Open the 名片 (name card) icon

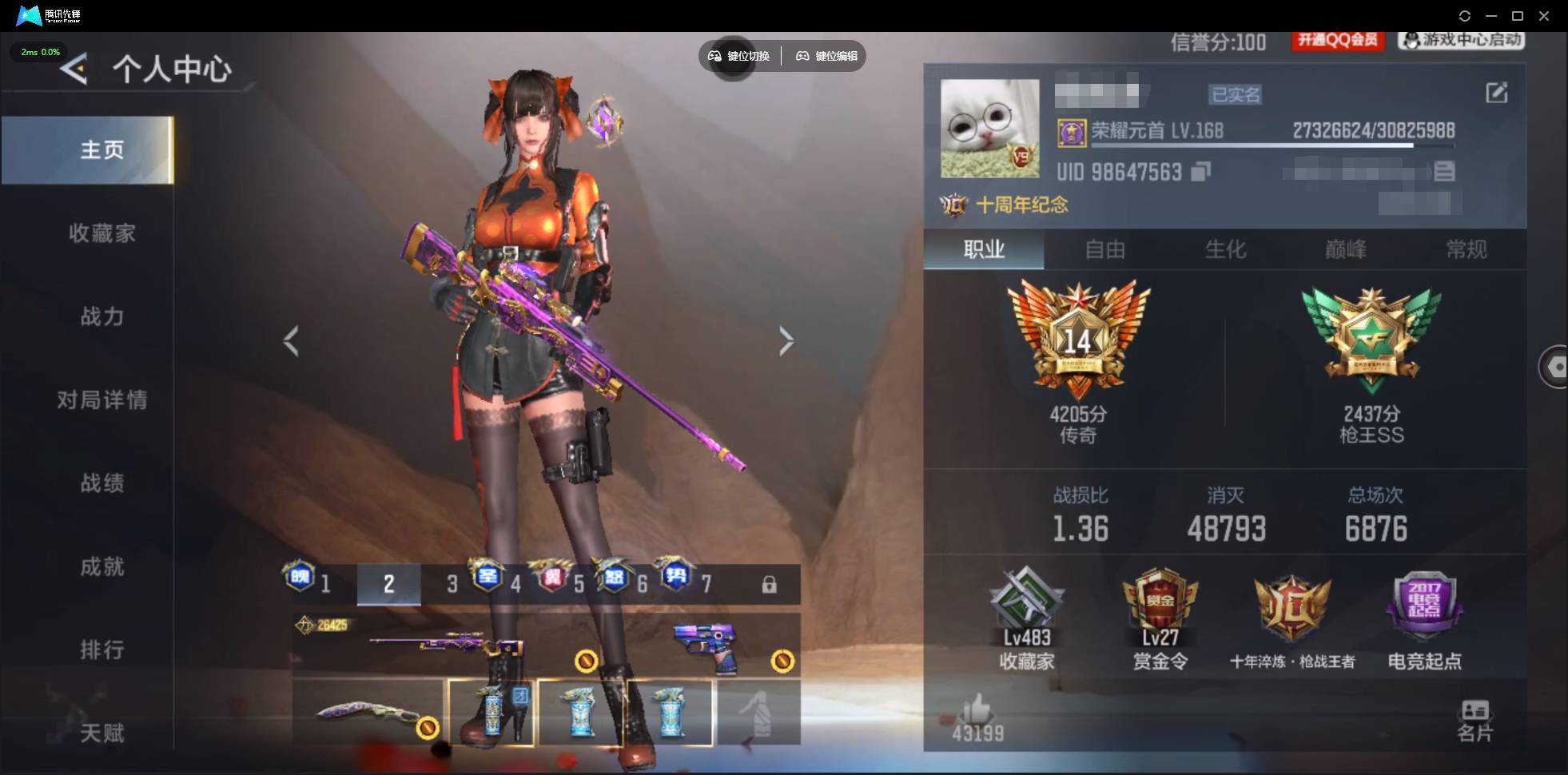[1476, 717]
